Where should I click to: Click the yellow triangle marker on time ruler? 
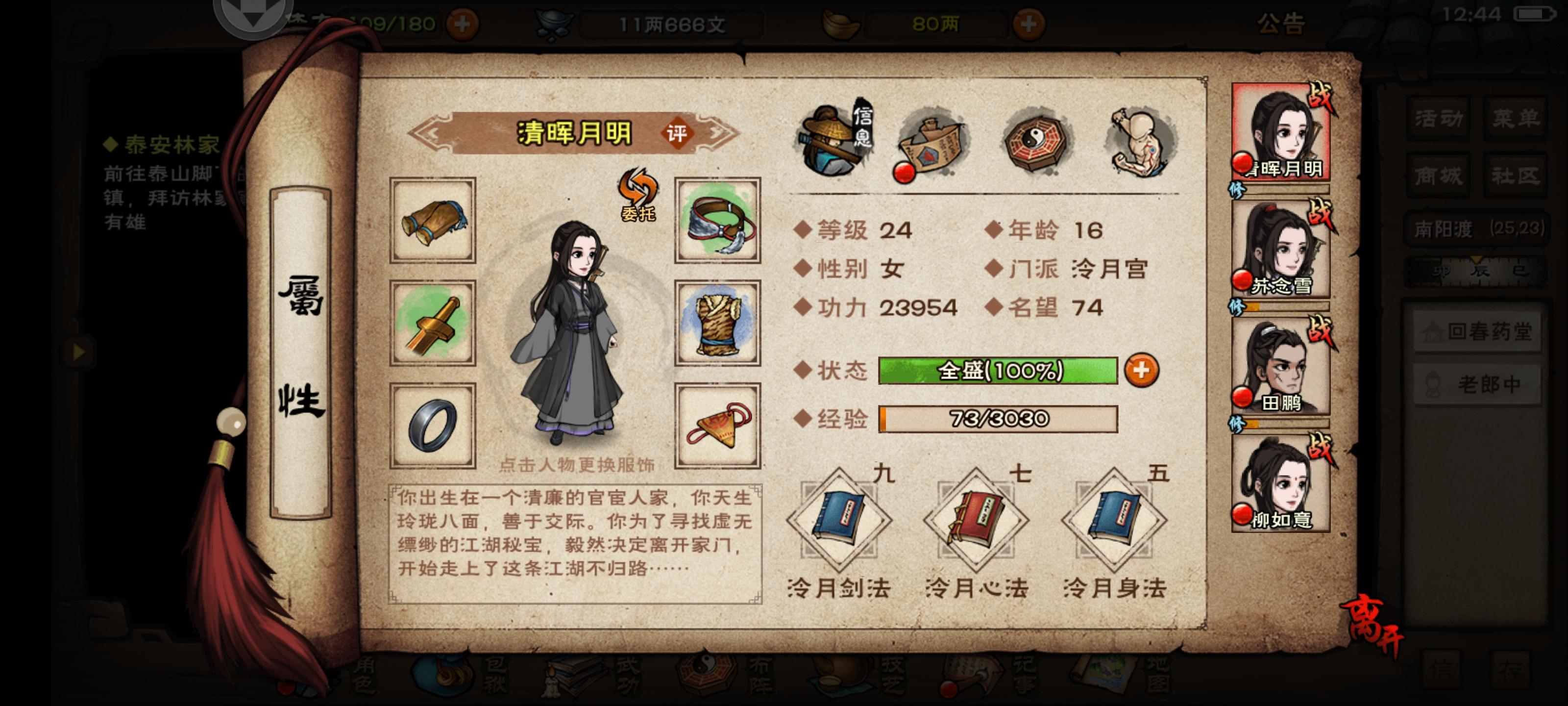[x=1477, y=261]
